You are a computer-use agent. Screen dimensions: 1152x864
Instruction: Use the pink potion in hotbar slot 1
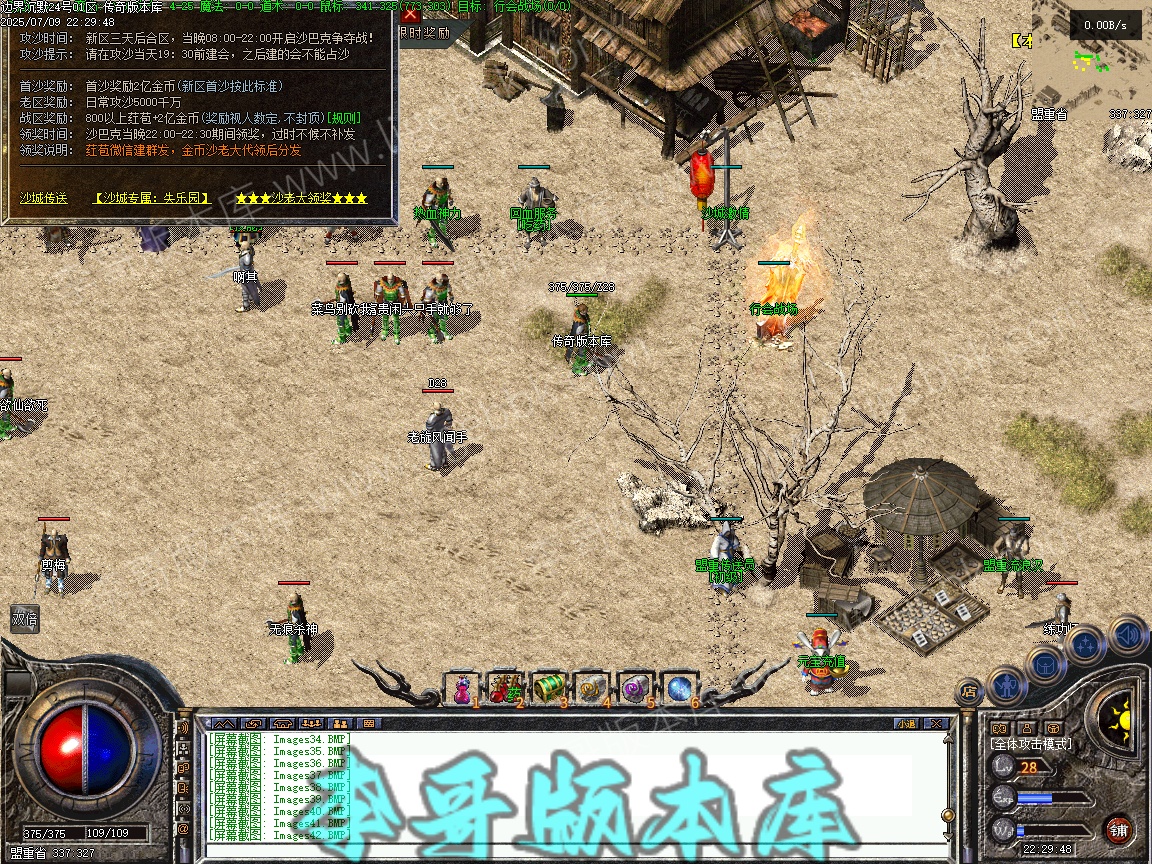pyautogui.click(x=463, y=689)
